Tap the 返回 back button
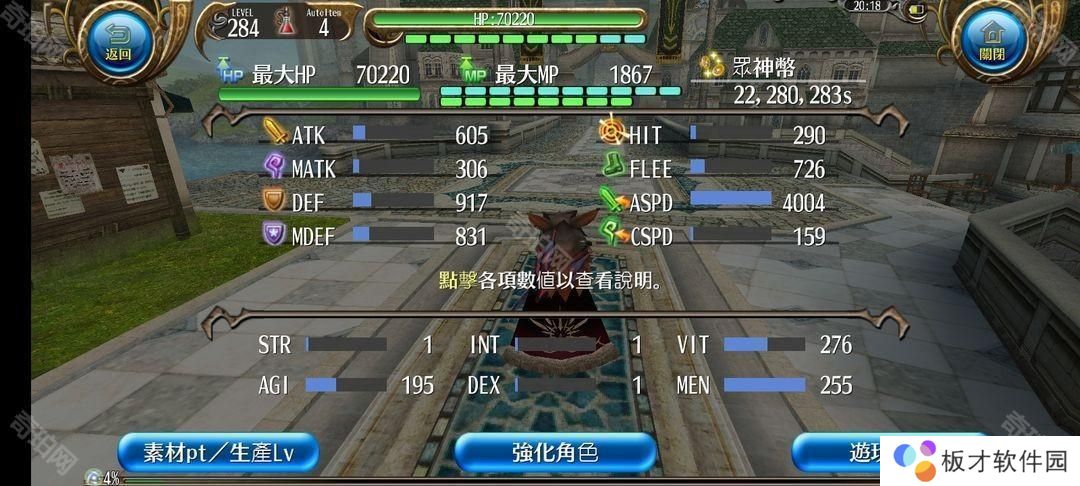 119,42
